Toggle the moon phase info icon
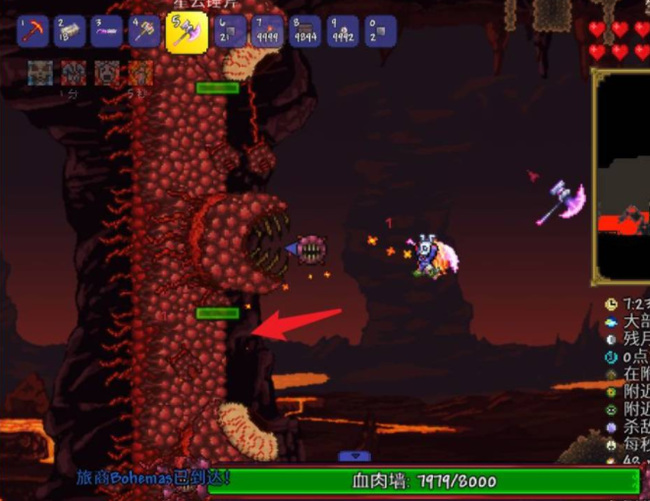The height and width of the screenshot is (501, 650). pyautogui.click(x=612, y=339)
